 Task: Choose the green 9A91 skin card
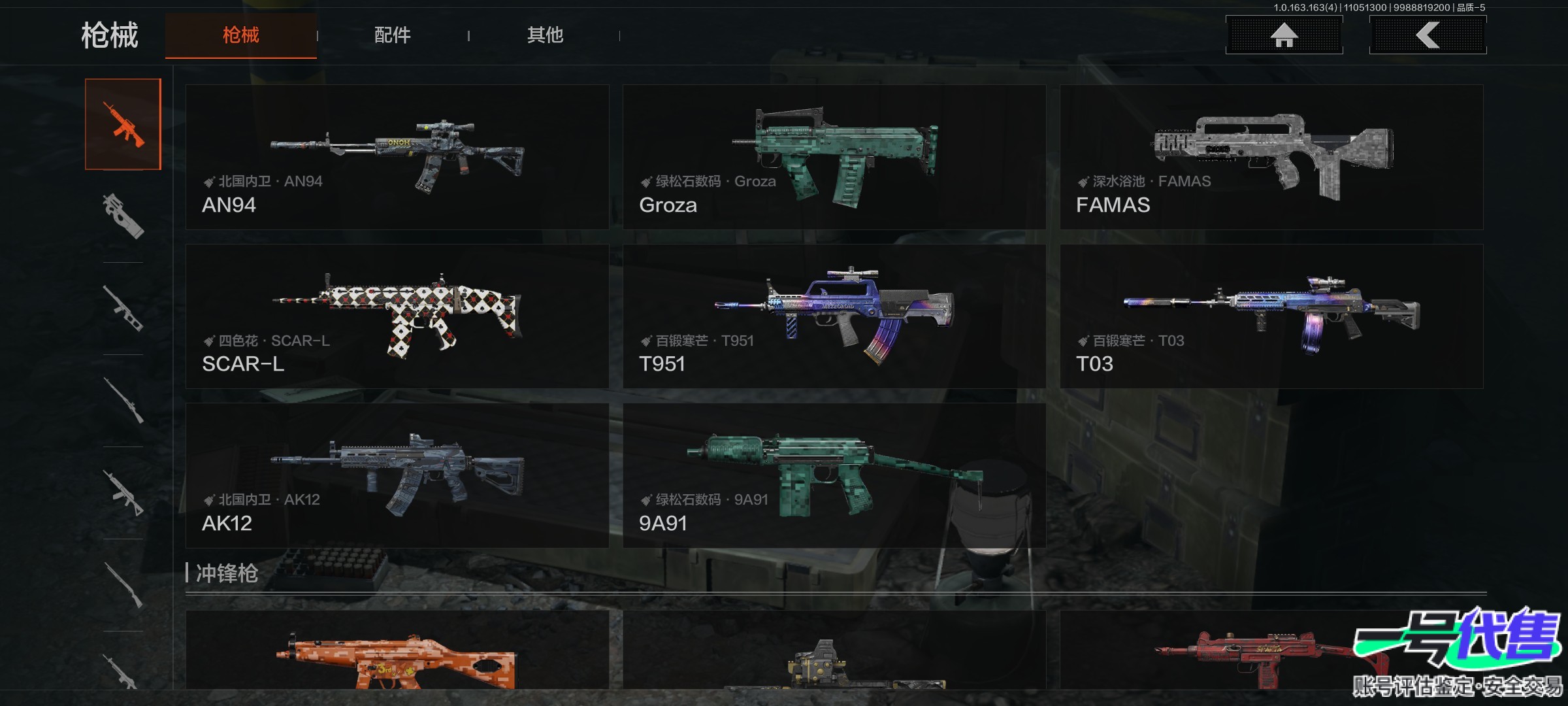[x=834, y=475]
